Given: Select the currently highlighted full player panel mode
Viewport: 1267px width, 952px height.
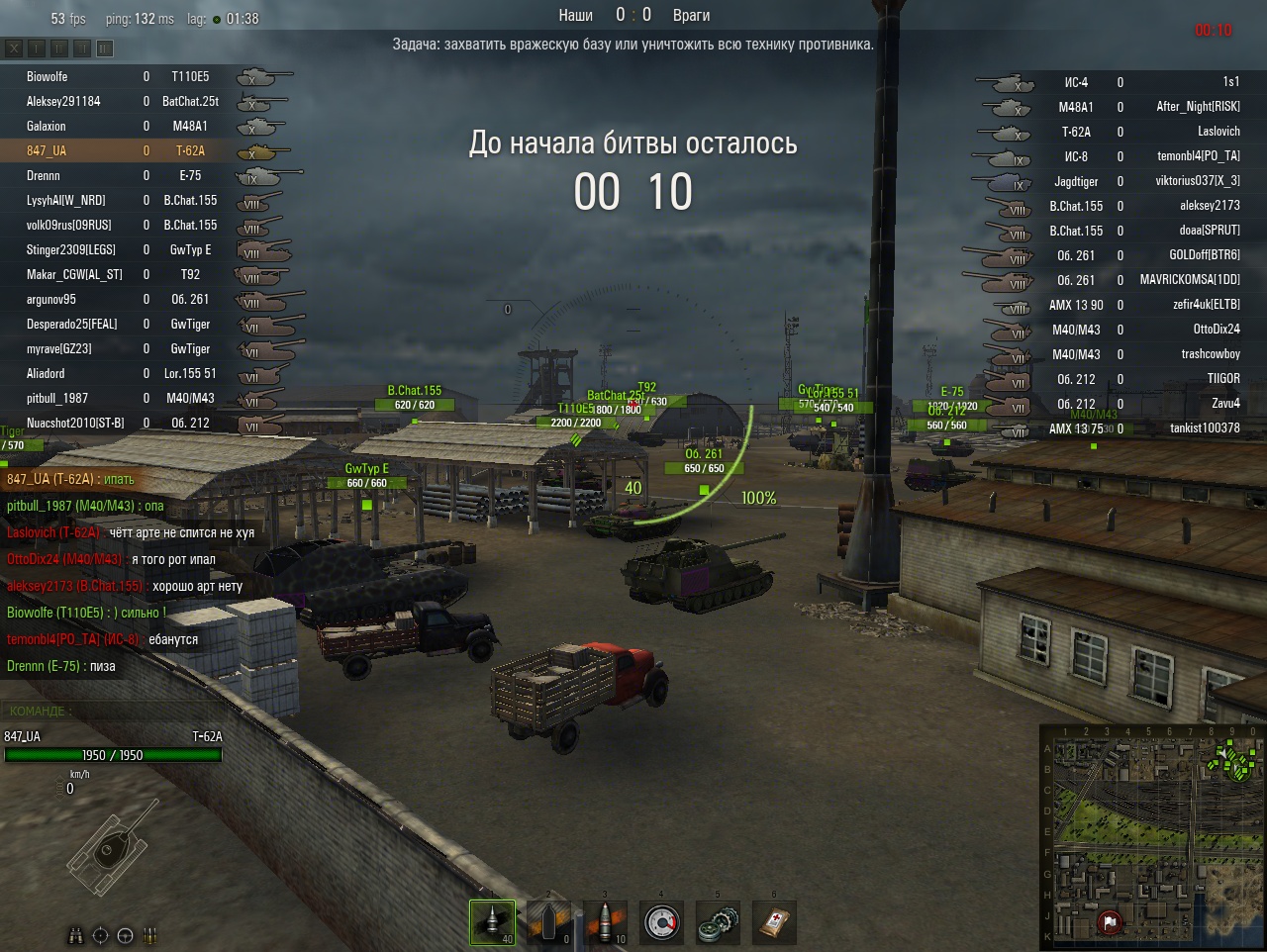Looking at the screenshot, I should [x=105, y=48].
